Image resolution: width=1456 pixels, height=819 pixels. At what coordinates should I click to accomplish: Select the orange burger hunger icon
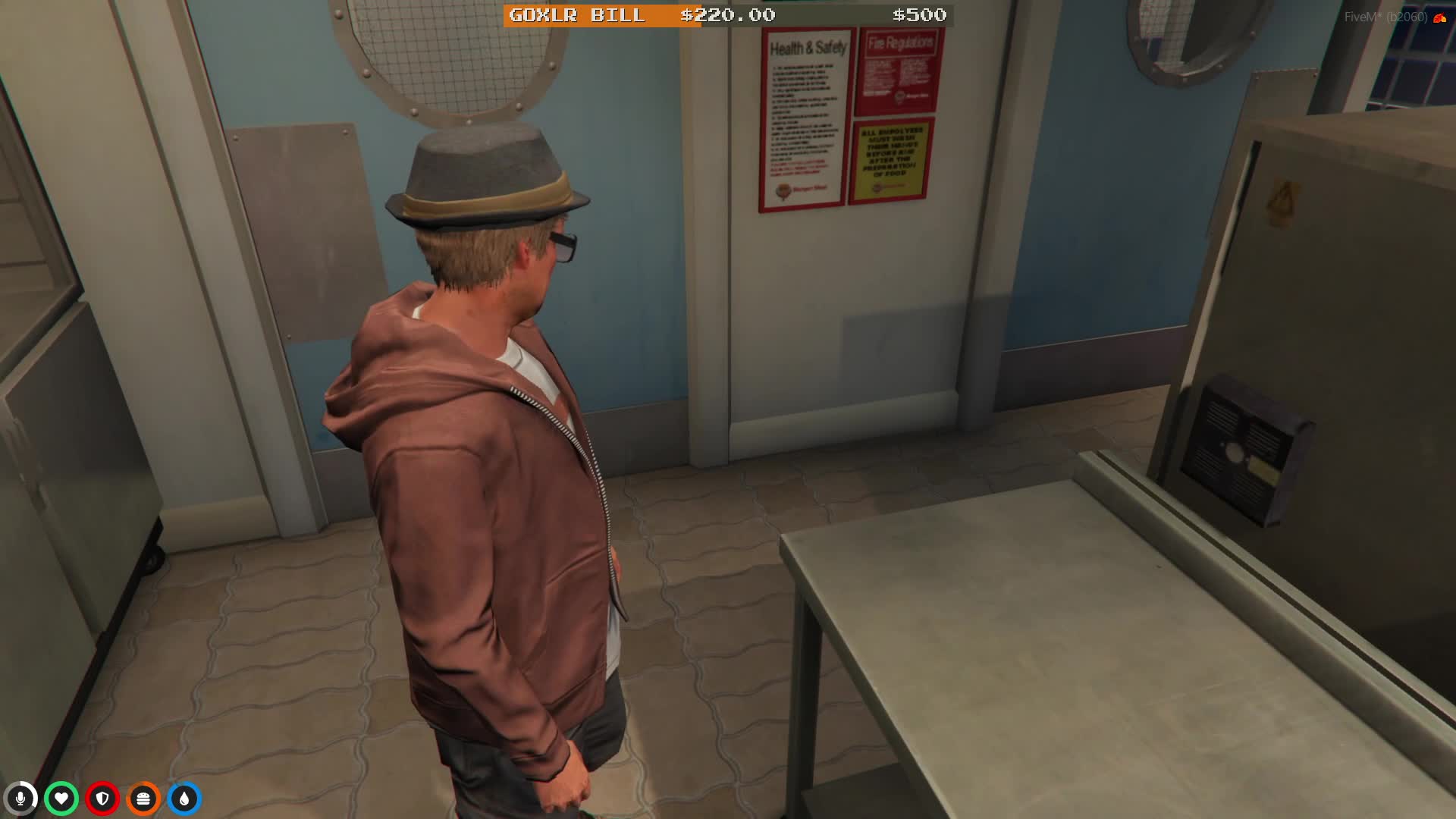click(143, 799)
